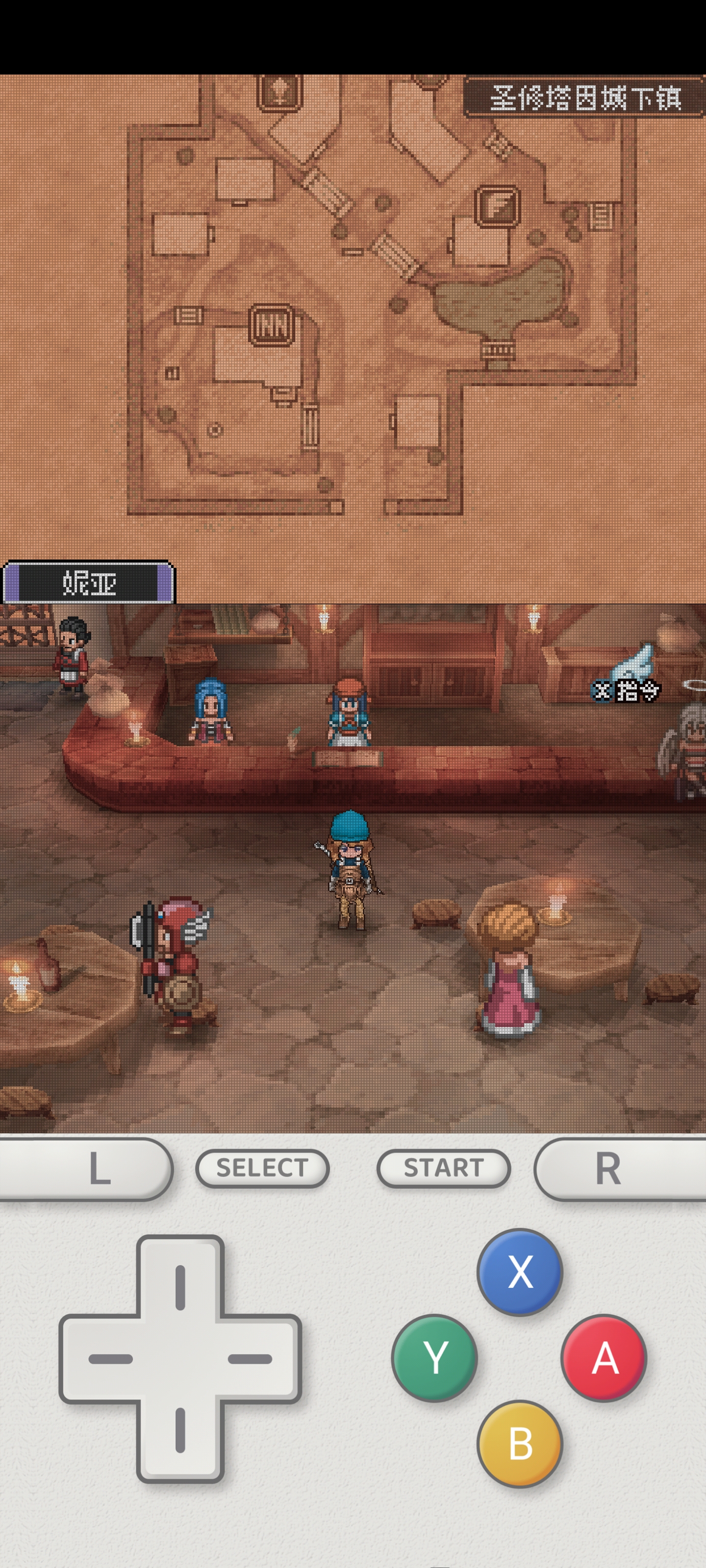Image resolution: width=706 pixels, height=1568 pixels.
Task: Click the vase shop marker on the map
Action: pos(279,92)
